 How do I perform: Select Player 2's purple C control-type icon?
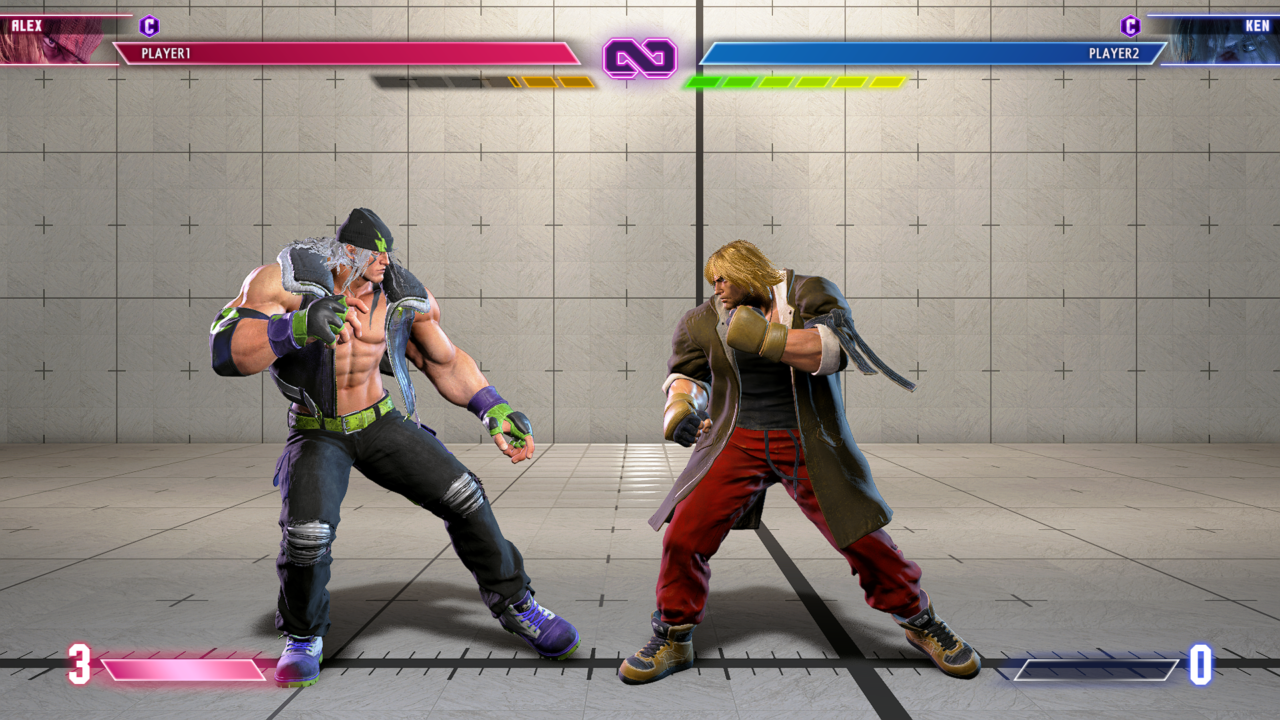coord(1130,26)
